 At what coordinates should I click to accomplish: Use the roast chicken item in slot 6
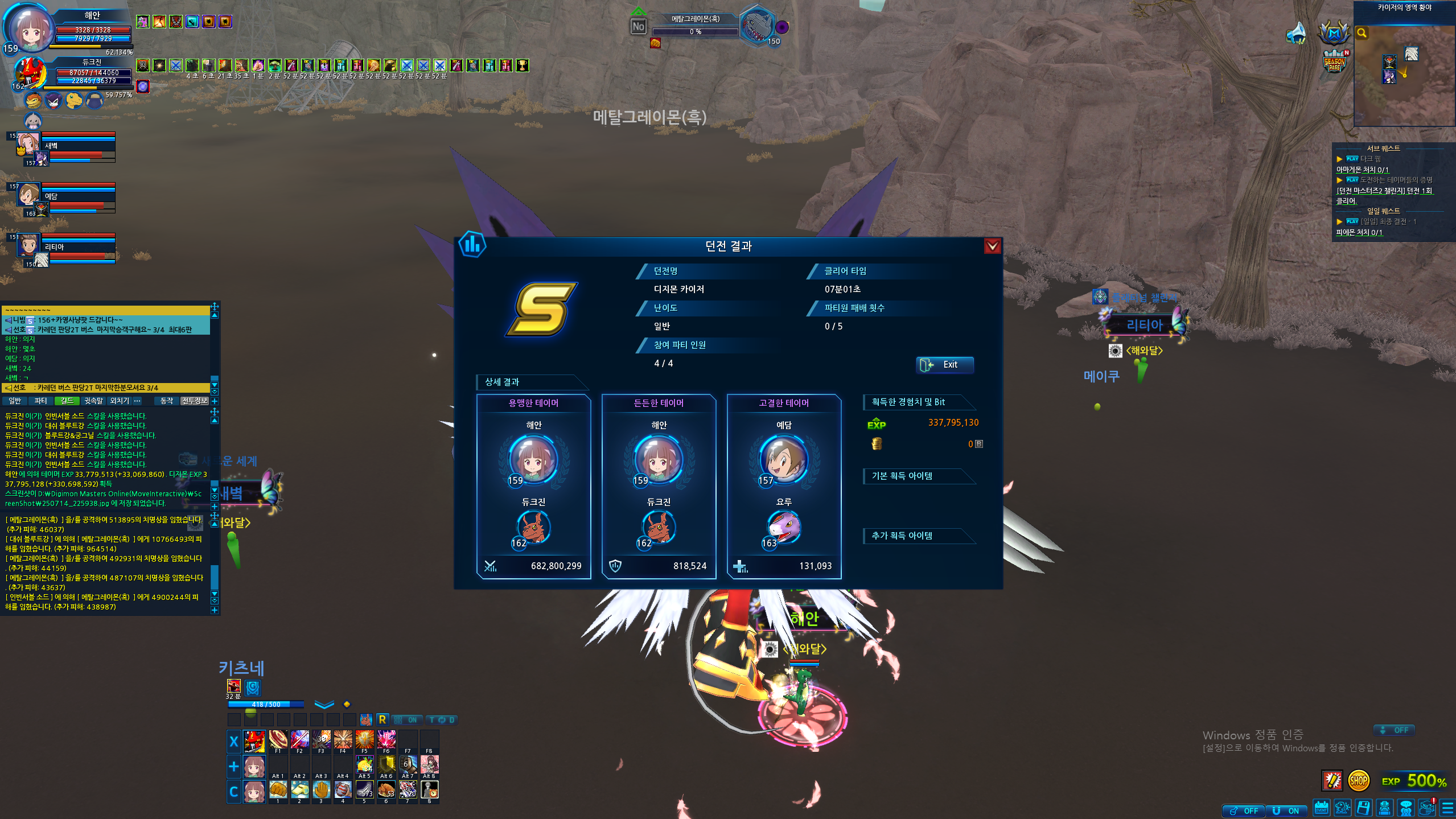386,790
